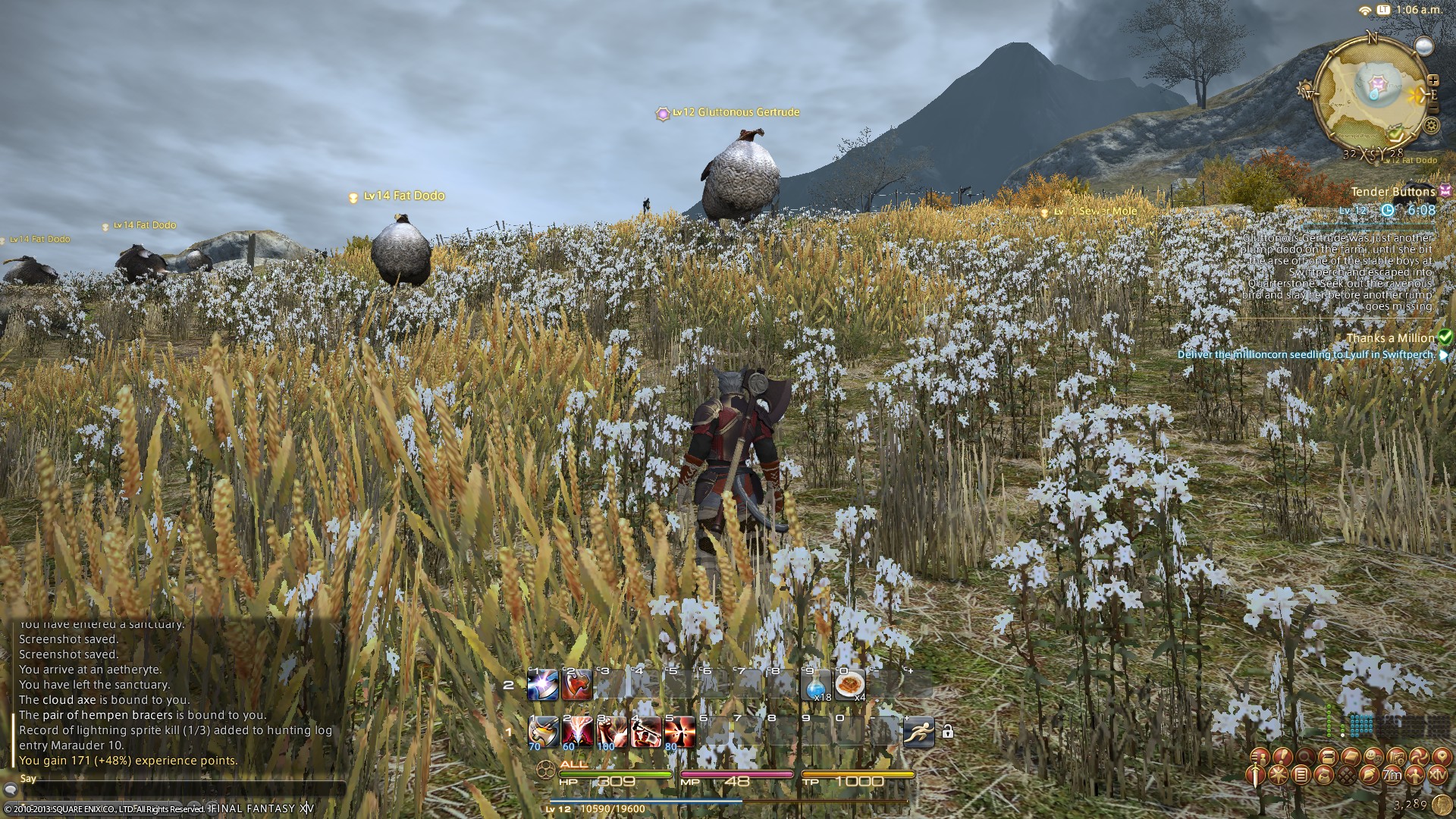Open the minimap
The image size is (1456, 819).
pos(1371,95)
